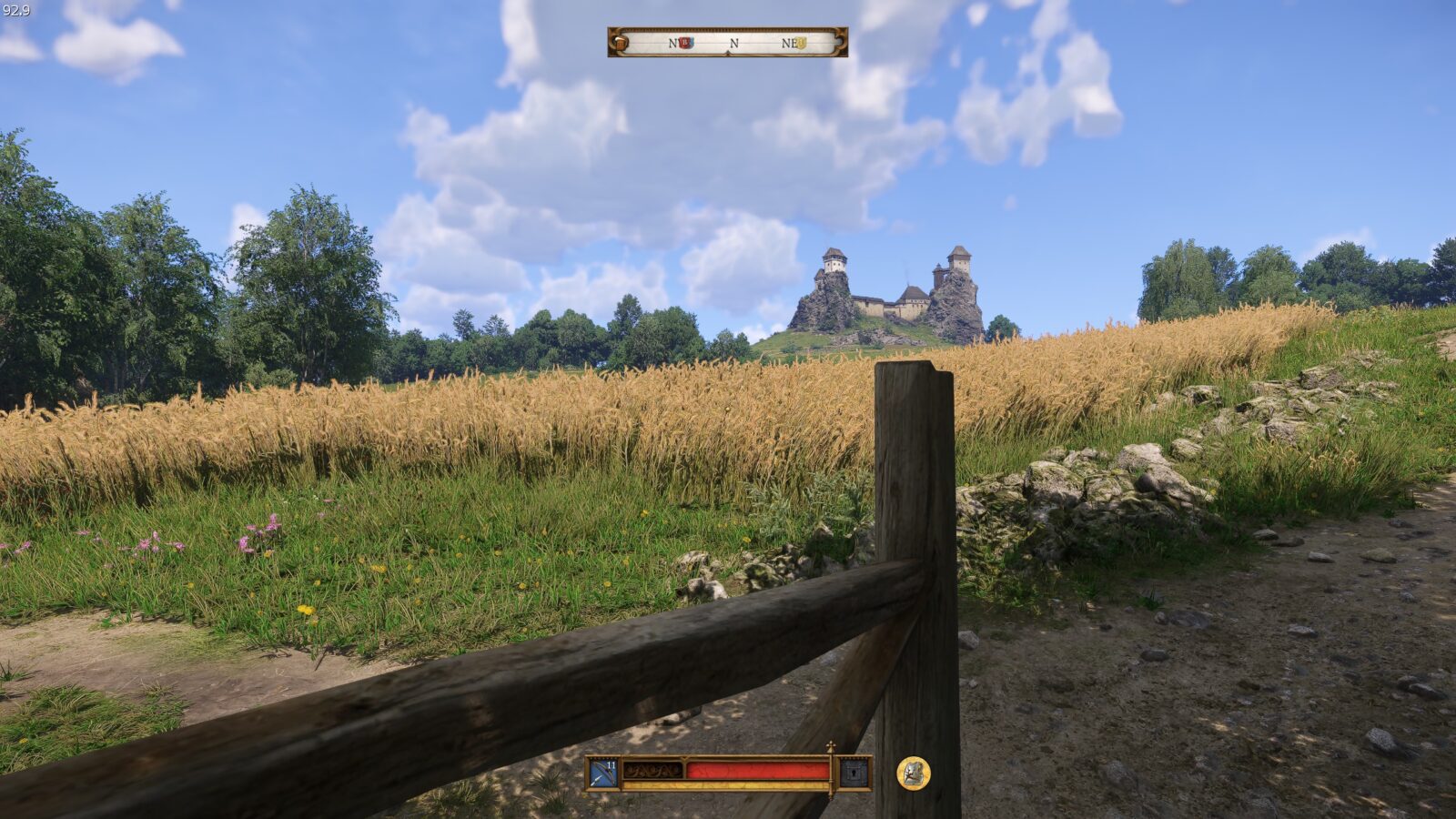Select the bow and arrow weapon icon
This screenshot has width=1456, height=819.
602,773
